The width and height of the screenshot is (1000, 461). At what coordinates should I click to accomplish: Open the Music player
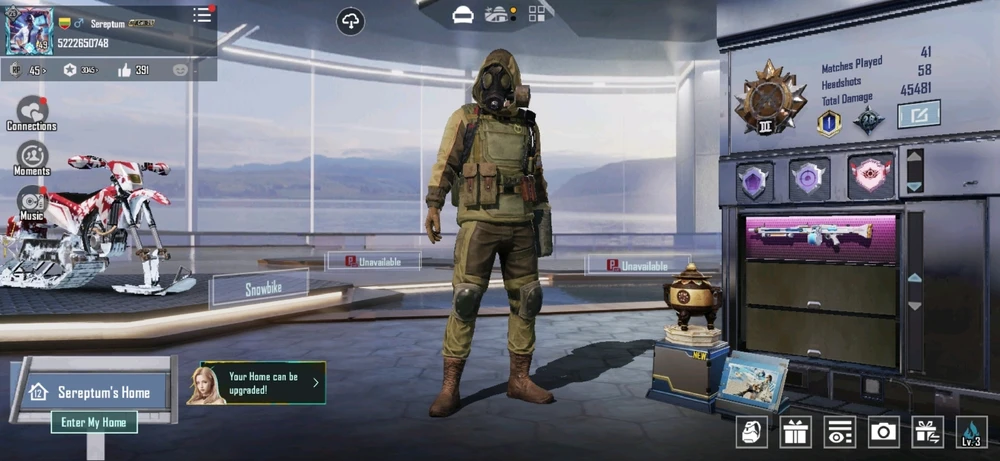coord(32,200)
